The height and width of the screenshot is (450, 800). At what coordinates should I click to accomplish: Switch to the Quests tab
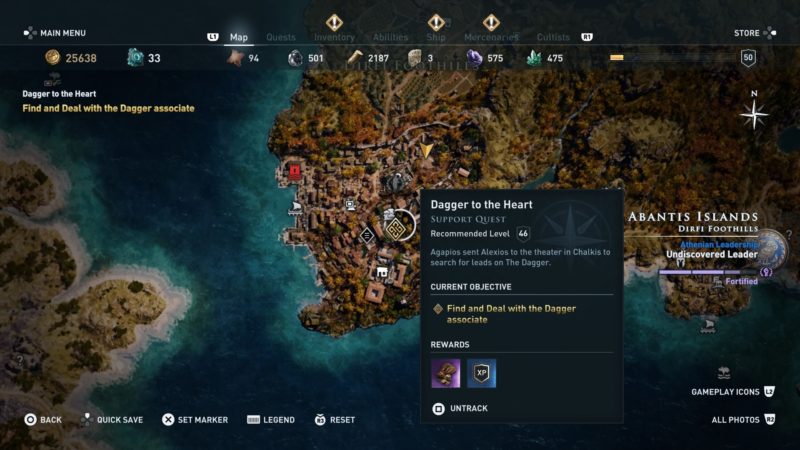(281, 37)
